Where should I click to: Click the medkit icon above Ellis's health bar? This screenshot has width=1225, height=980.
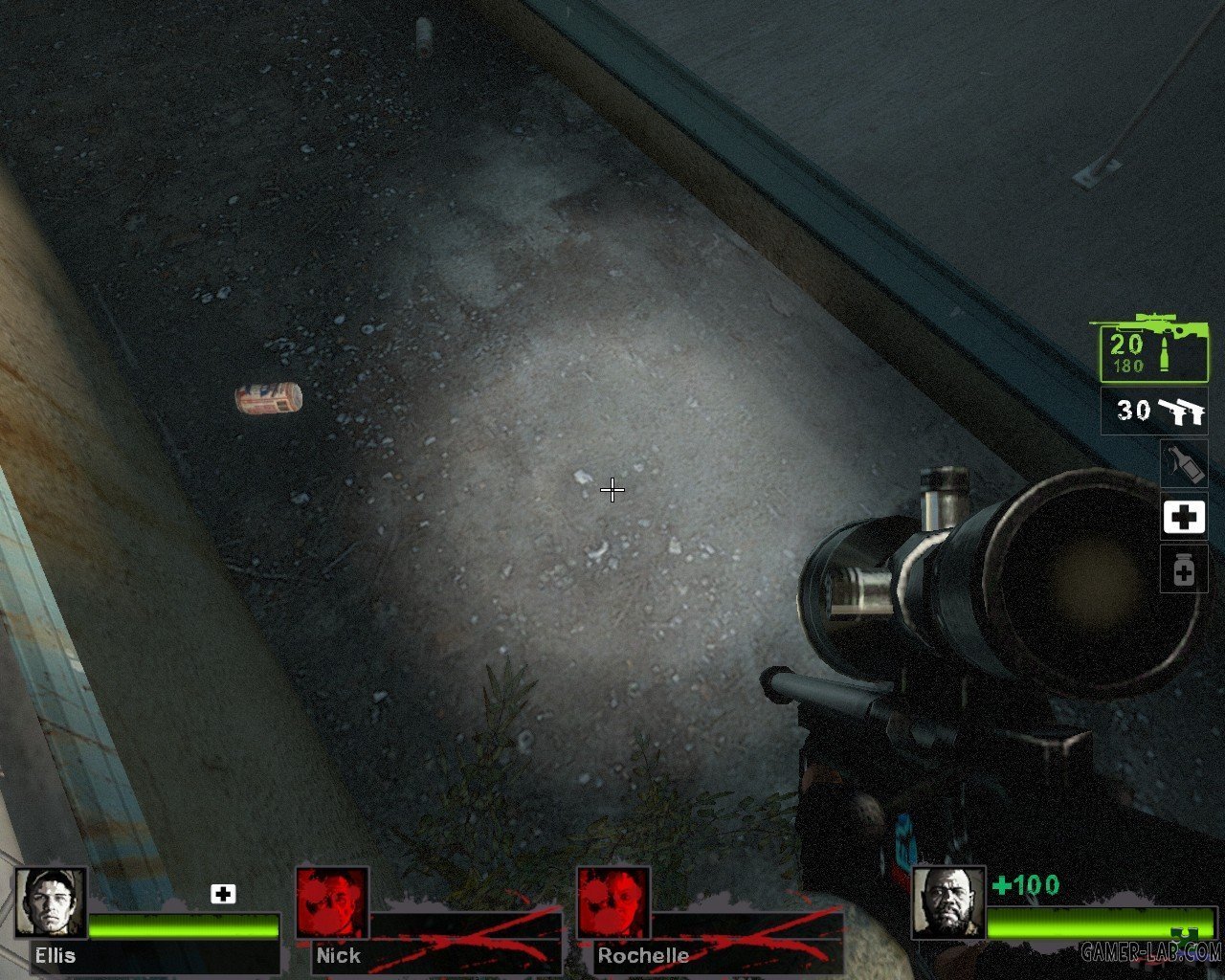tap(223, 894)
